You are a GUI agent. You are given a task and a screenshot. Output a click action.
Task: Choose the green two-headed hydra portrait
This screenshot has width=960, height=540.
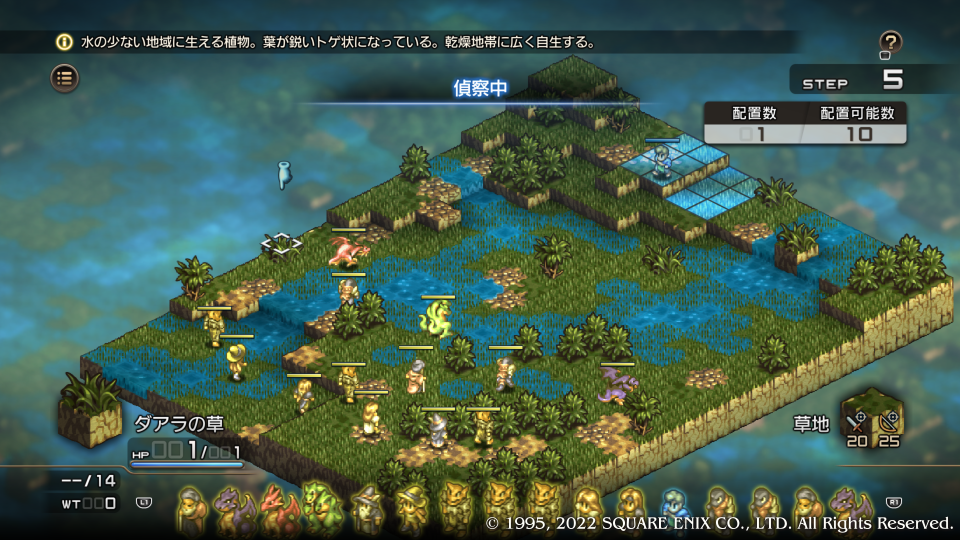[x=320, y=506]
